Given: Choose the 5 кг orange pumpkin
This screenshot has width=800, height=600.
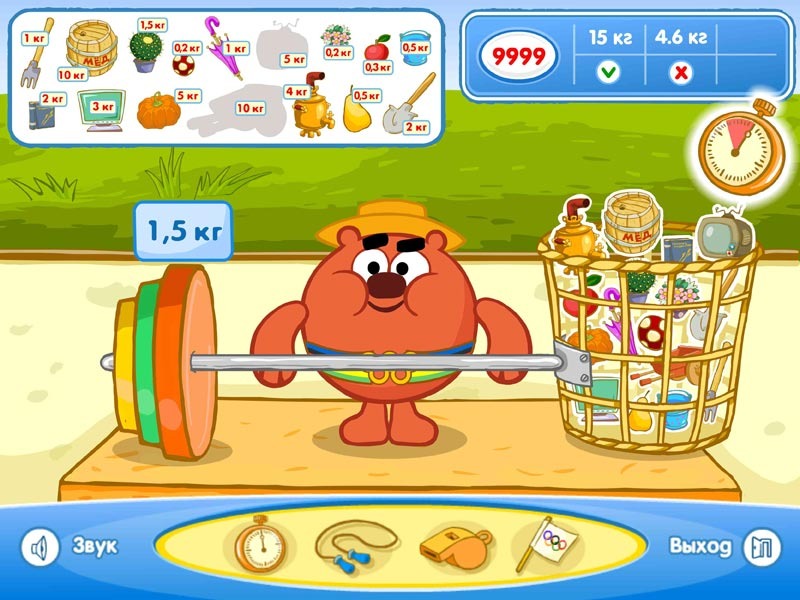Looking at the screenshot, I should coord(156,111).
